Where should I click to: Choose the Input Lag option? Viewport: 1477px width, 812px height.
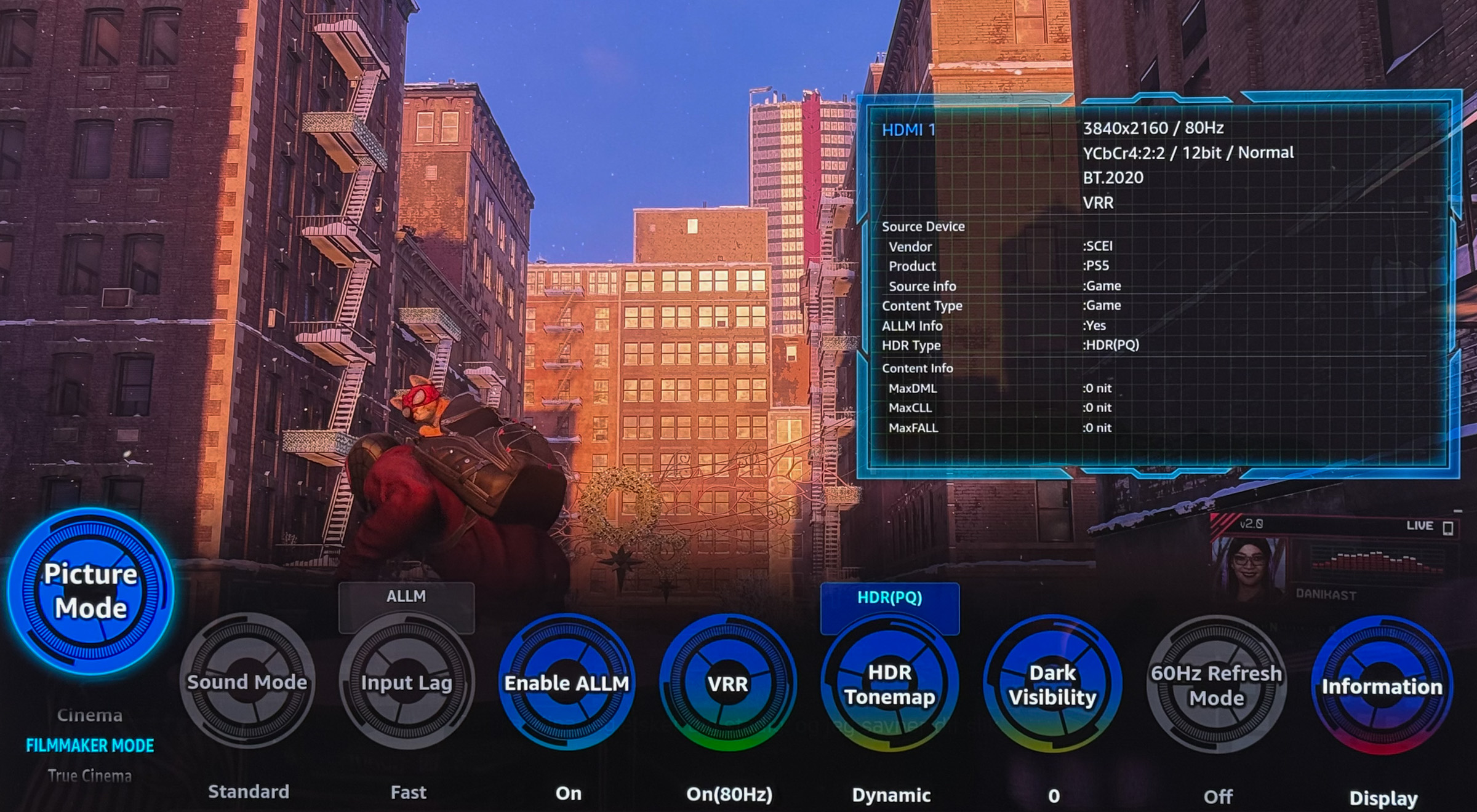point(407,683)
